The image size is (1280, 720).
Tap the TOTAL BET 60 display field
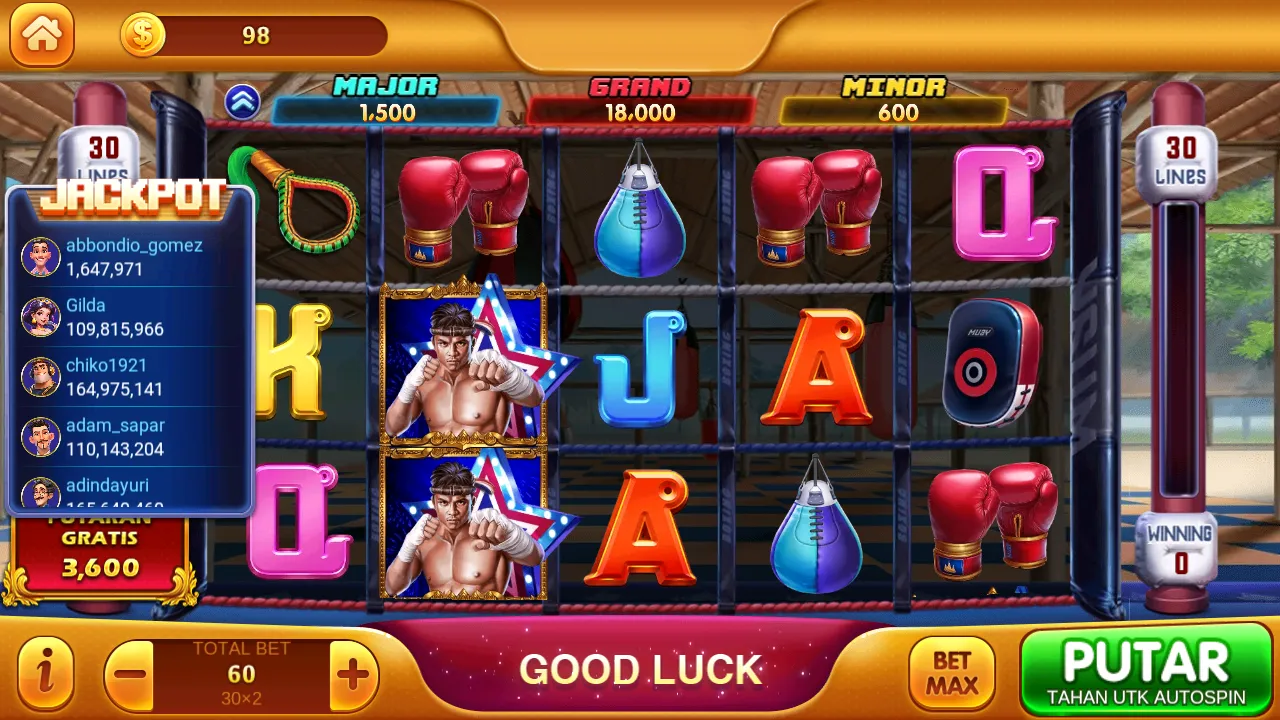240,672
